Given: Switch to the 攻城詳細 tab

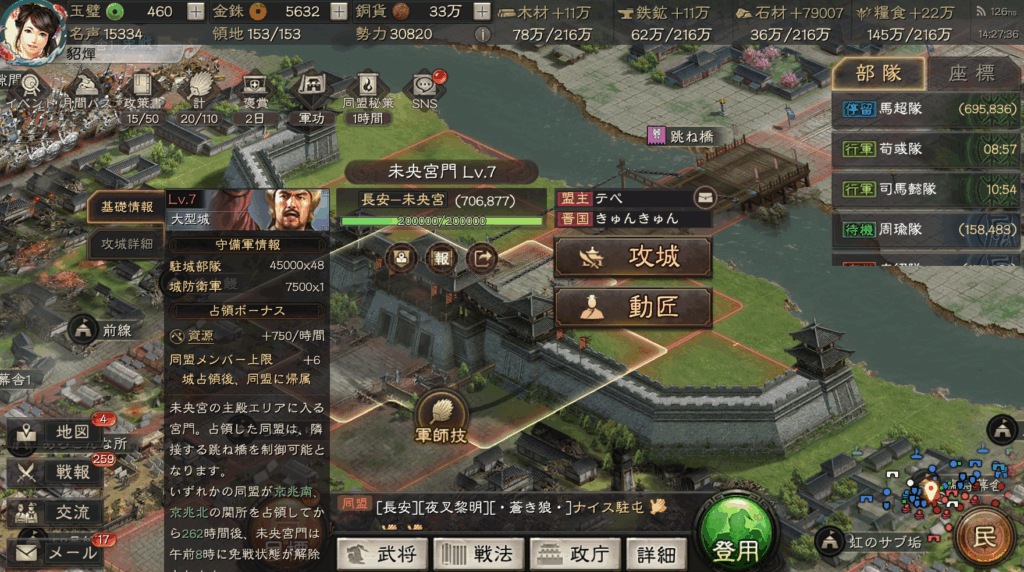Looking at the screenshot, I should [127, 243].
